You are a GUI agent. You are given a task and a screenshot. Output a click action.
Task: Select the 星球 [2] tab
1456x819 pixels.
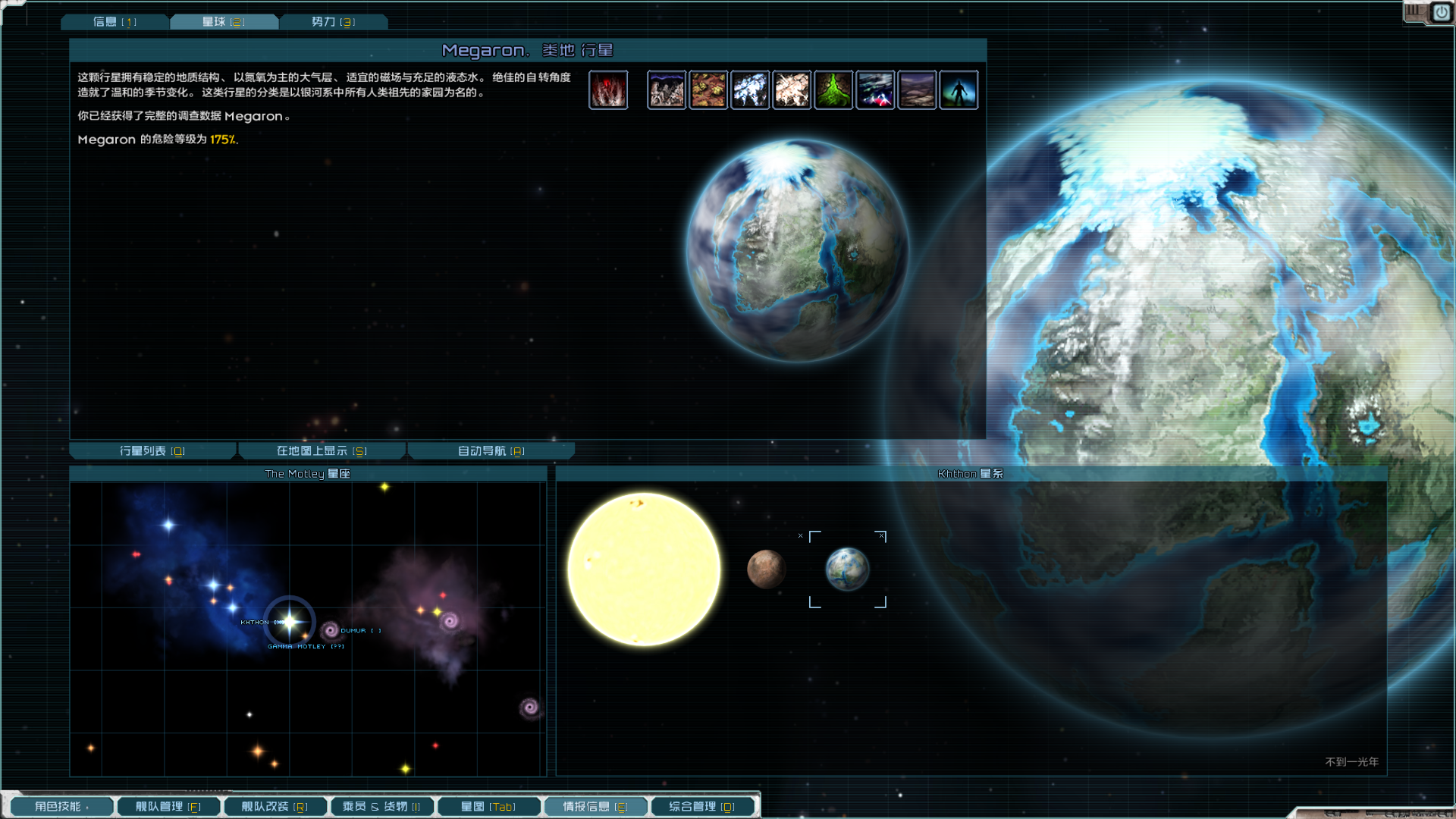[x=224, y=22]
